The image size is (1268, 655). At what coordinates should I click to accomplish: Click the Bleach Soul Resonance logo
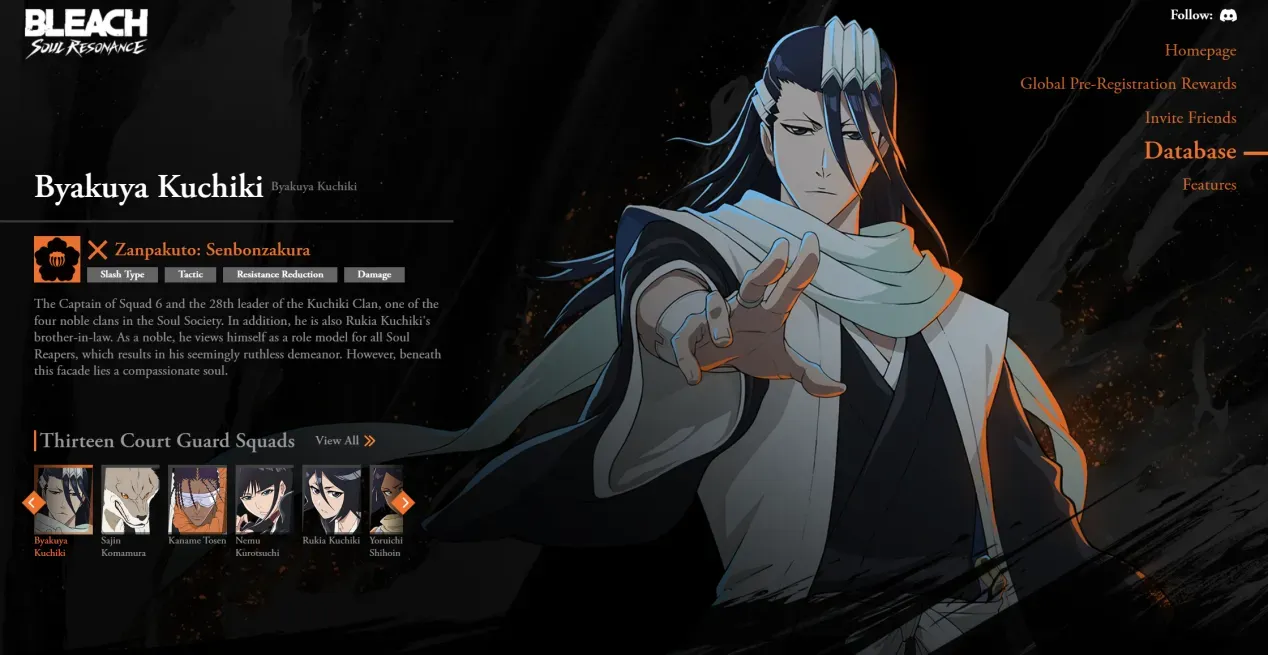click(86, 33)
